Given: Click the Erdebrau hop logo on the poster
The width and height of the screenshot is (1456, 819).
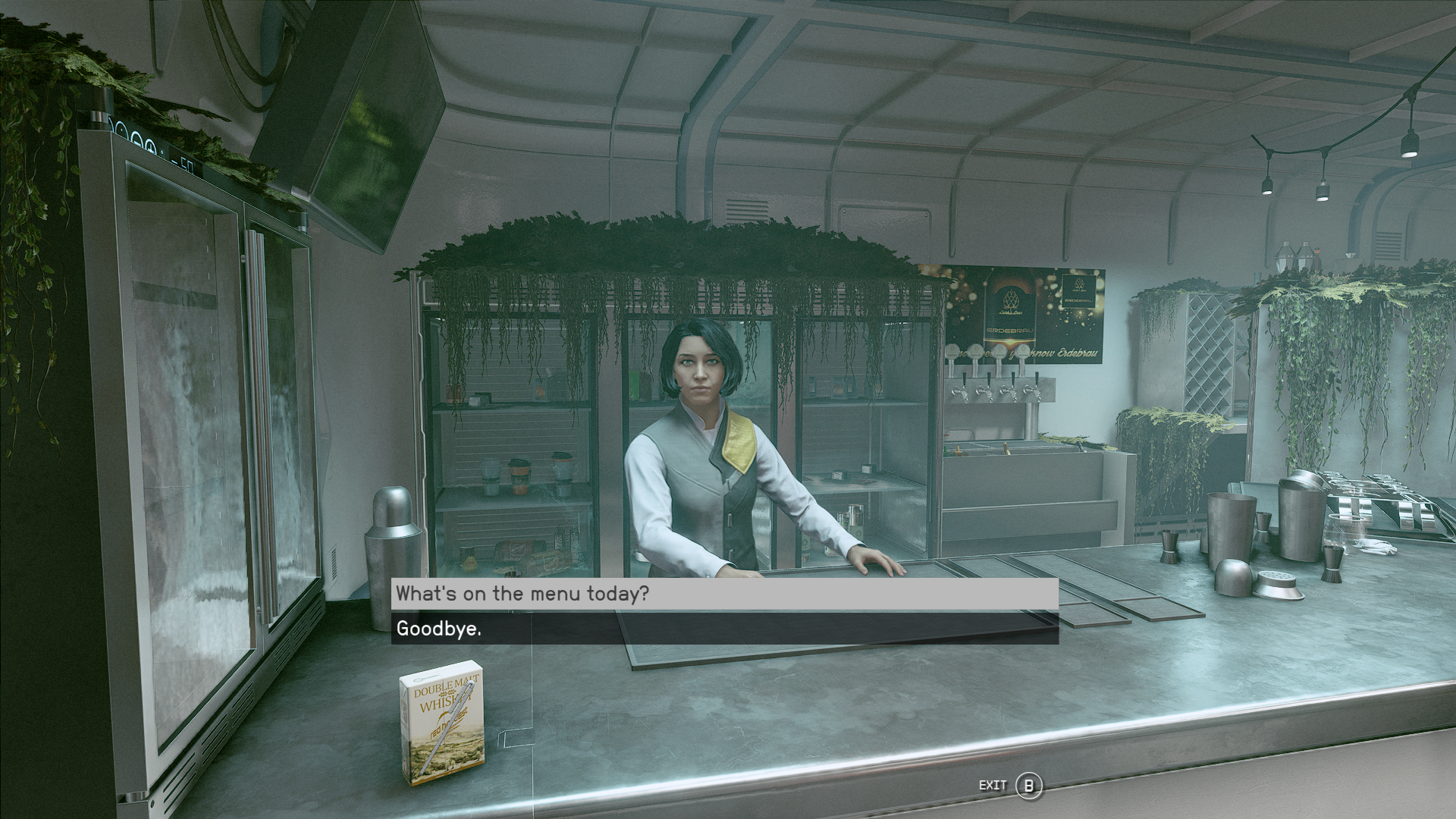Looking at the screenshot, I should click(x=1011, y=300).
